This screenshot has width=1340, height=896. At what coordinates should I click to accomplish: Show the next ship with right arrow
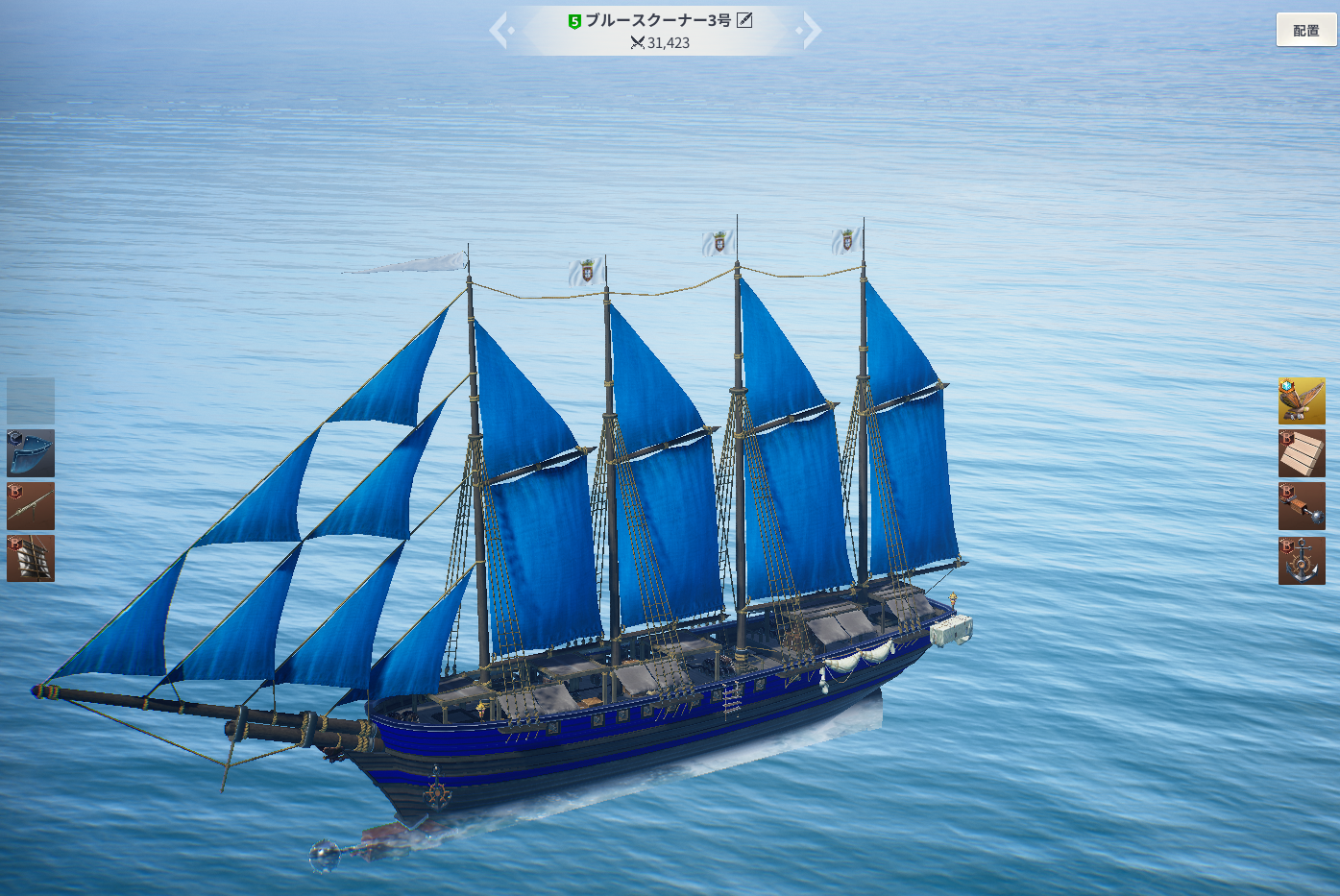[811, 30]
